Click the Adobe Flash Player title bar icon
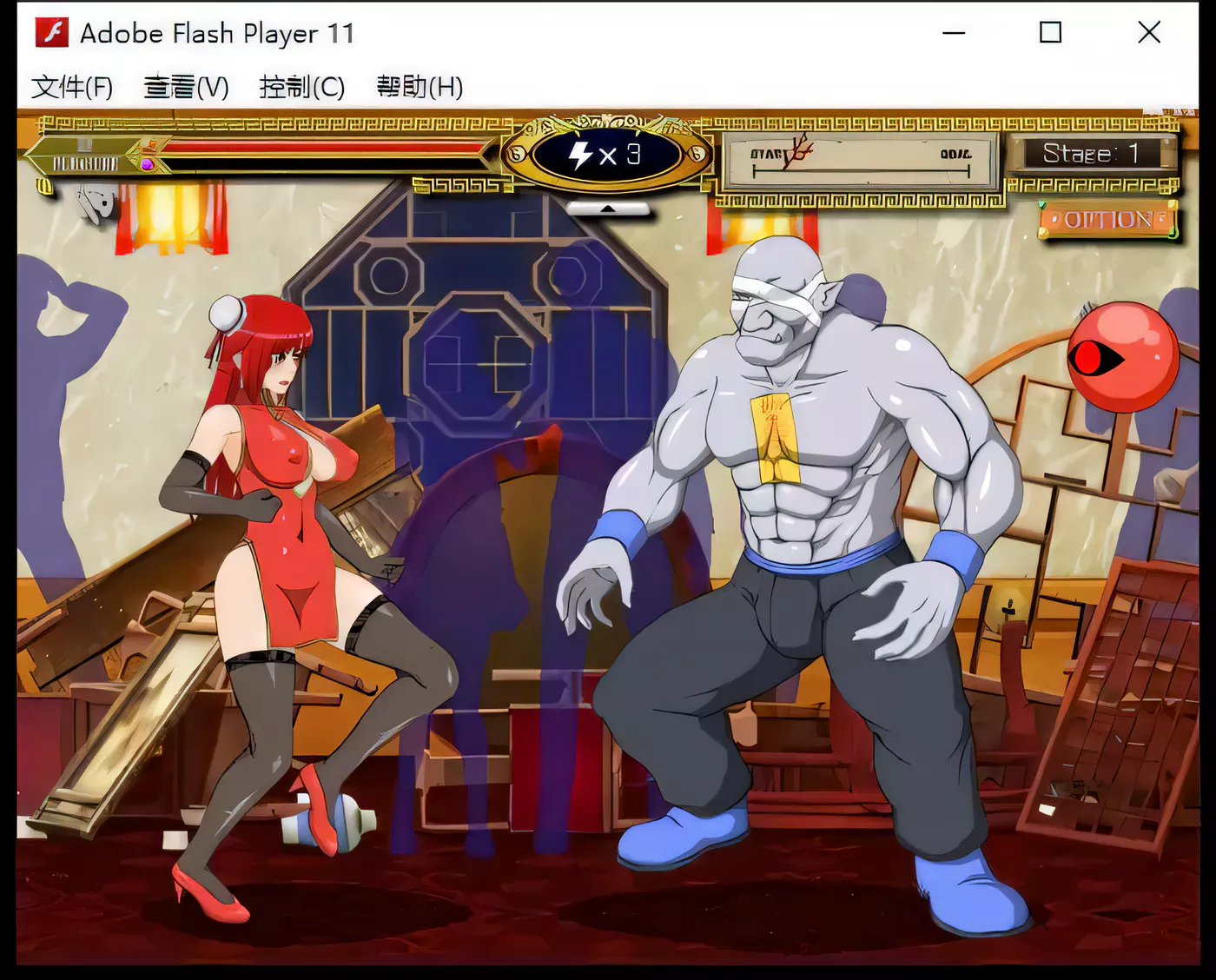 (50, 32)
